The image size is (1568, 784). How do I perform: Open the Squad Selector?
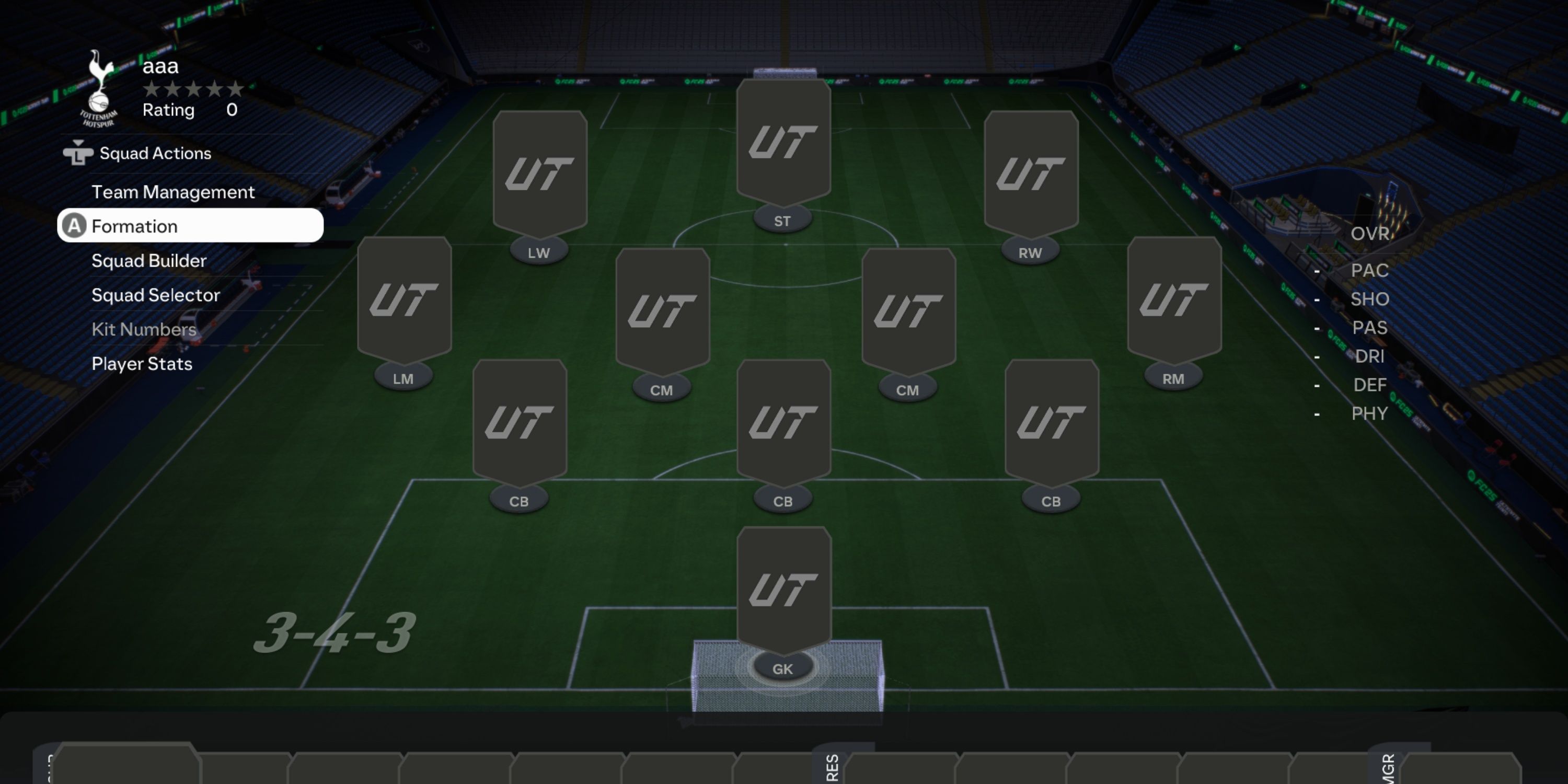pyautogui.click(x=155, y=295)
